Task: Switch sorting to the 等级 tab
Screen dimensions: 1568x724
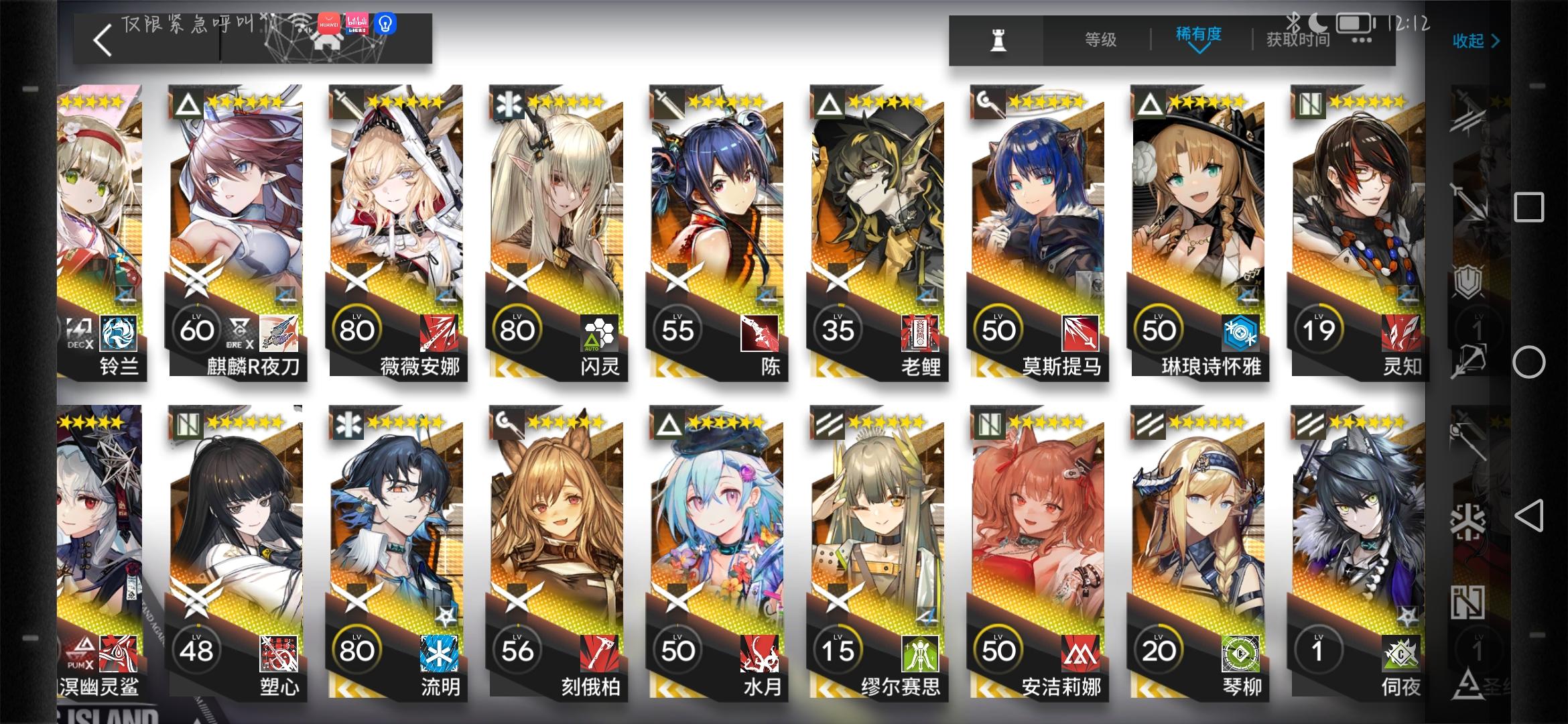Action: (1100, 40)
